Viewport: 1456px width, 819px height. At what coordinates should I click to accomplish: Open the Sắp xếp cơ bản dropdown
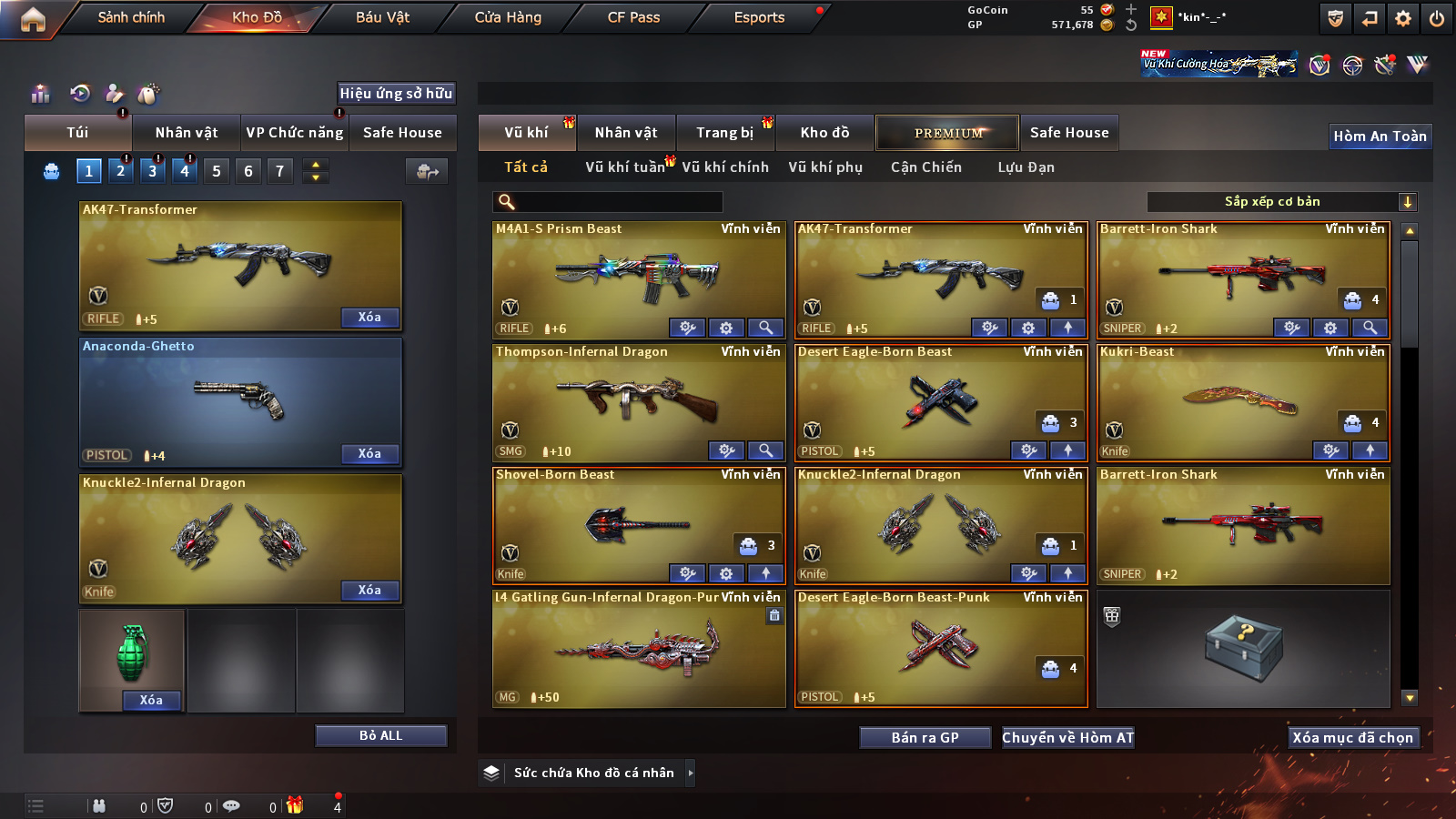pos(1281,202)
